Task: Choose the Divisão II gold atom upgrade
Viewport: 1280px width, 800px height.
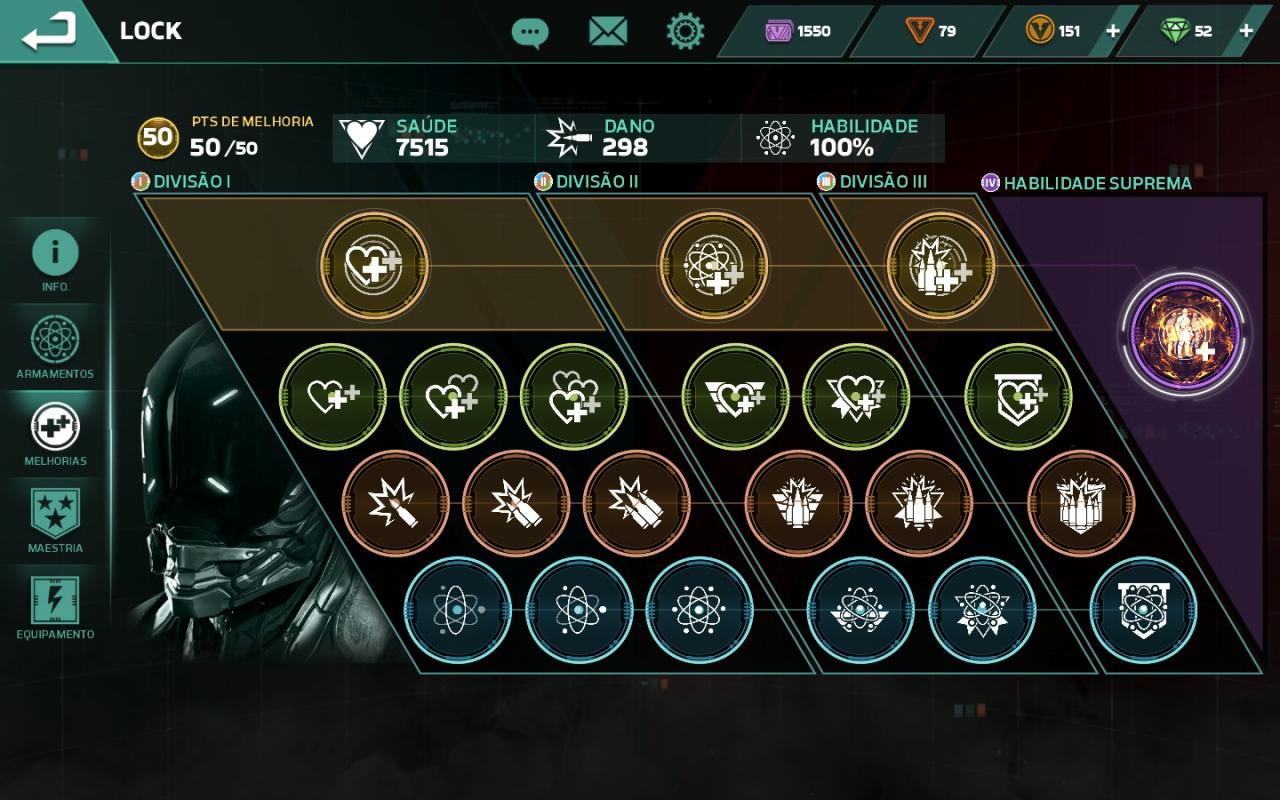Action: click(x=714, y=265)
